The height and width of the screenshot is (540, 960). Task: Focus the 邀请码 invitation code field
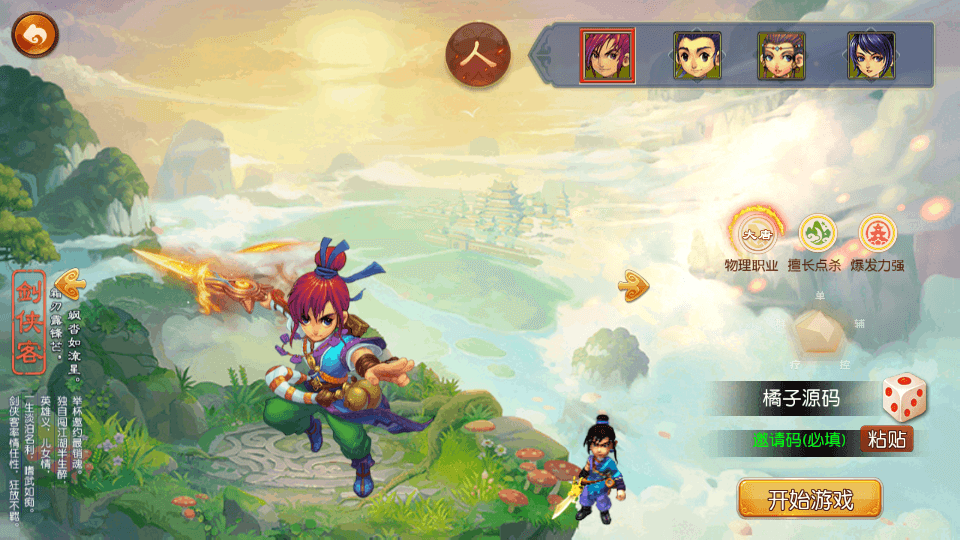point(800,439)
